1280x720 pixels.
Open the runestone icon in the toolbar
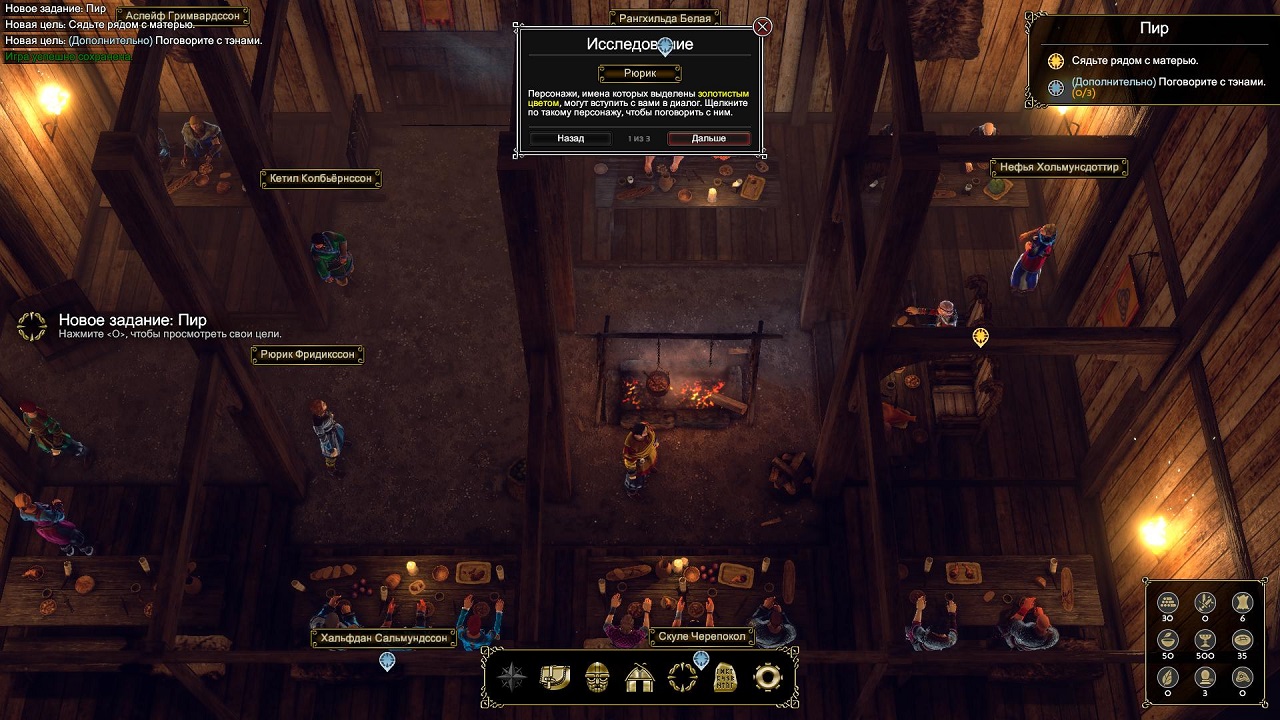[x=725, y=677]
